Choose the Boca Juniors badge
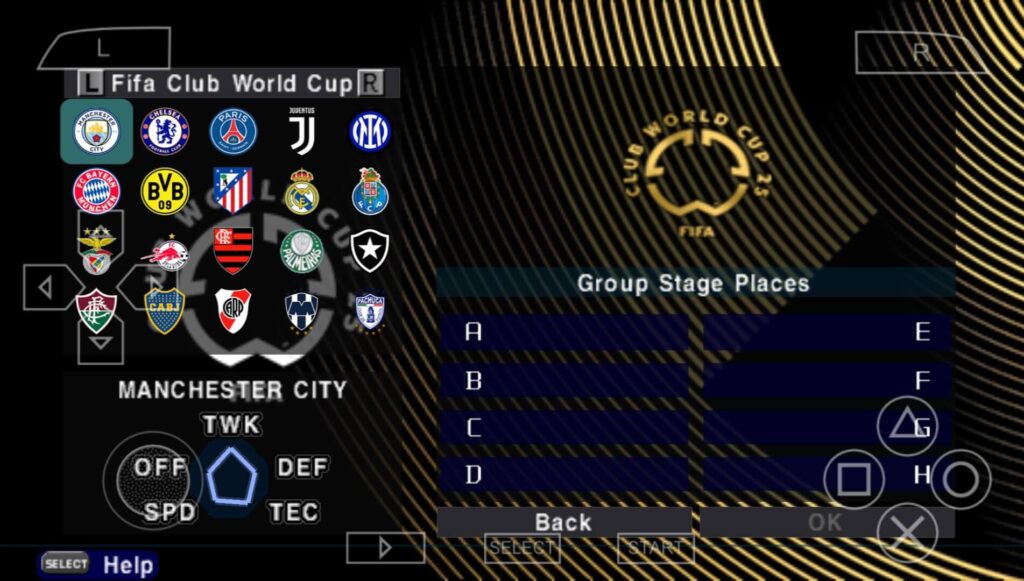 point(165,310)
